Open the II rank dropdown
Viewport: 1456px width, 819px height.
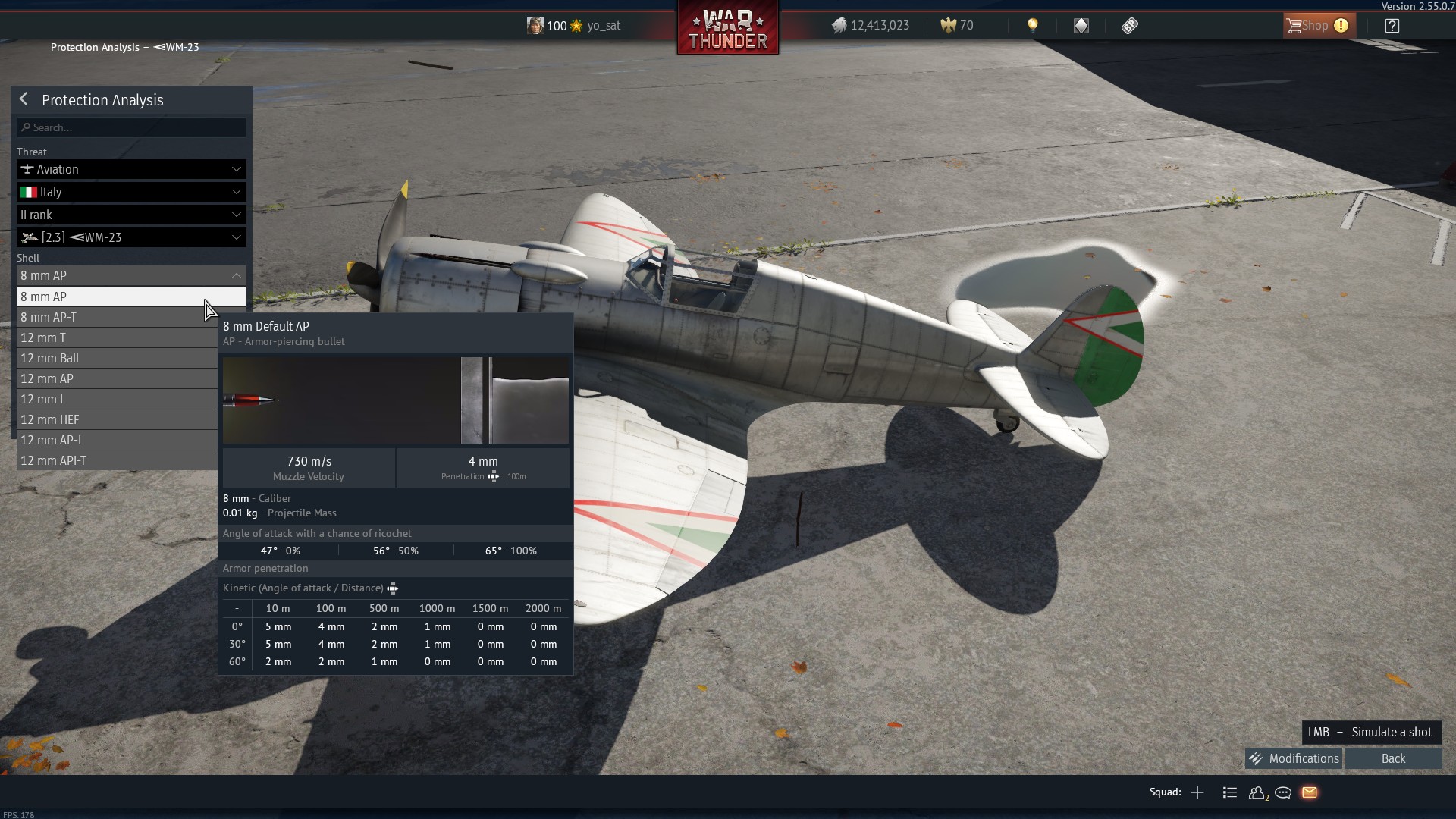(131, 215)
